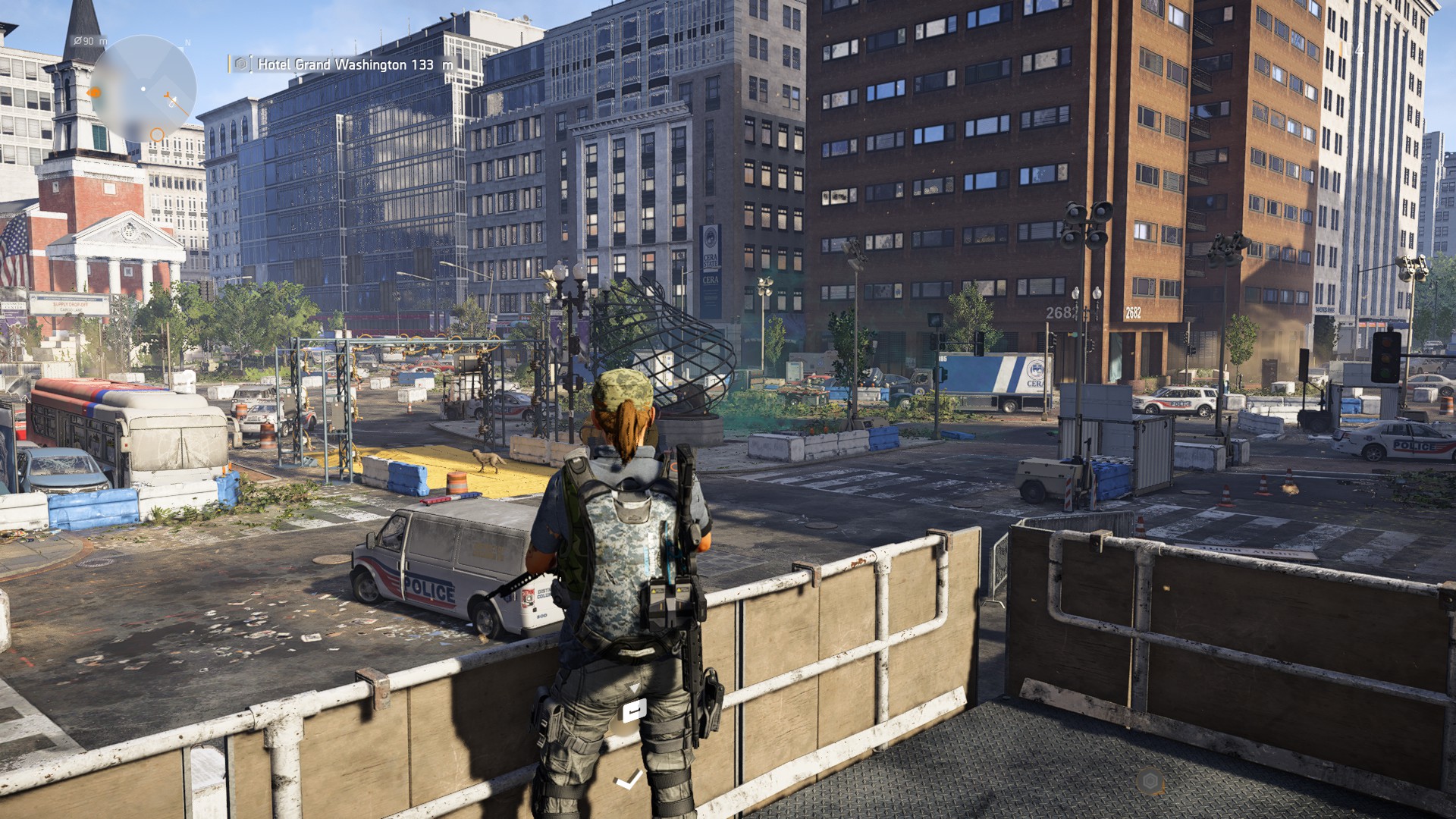The height and width of the screenshot is (819, 1456).
Task: Click the orange L-shaped objective marker on the minimap
Action: pos(167,95)
